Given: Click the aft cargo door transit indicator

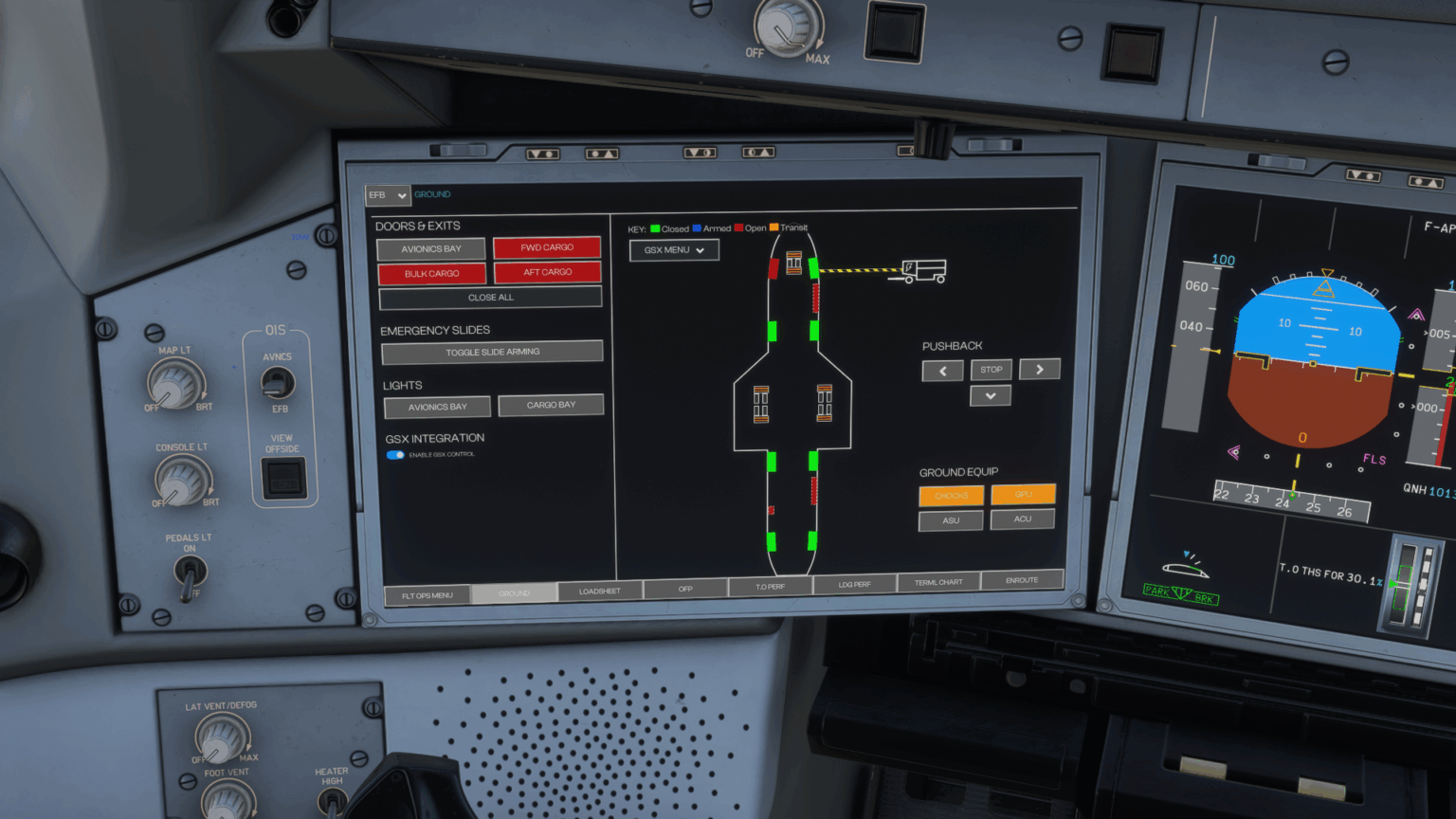Looking at the screenshot, I should pos(813,490).
